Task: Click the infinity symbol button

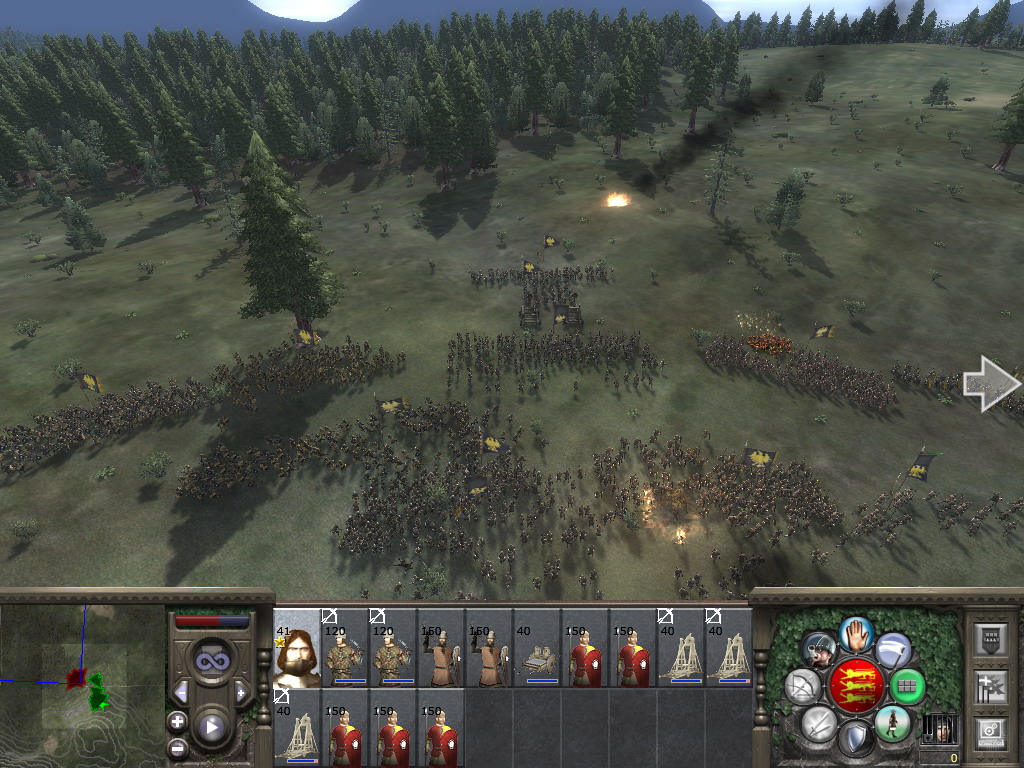Action: pyautogui.click(x=211, y=661)
